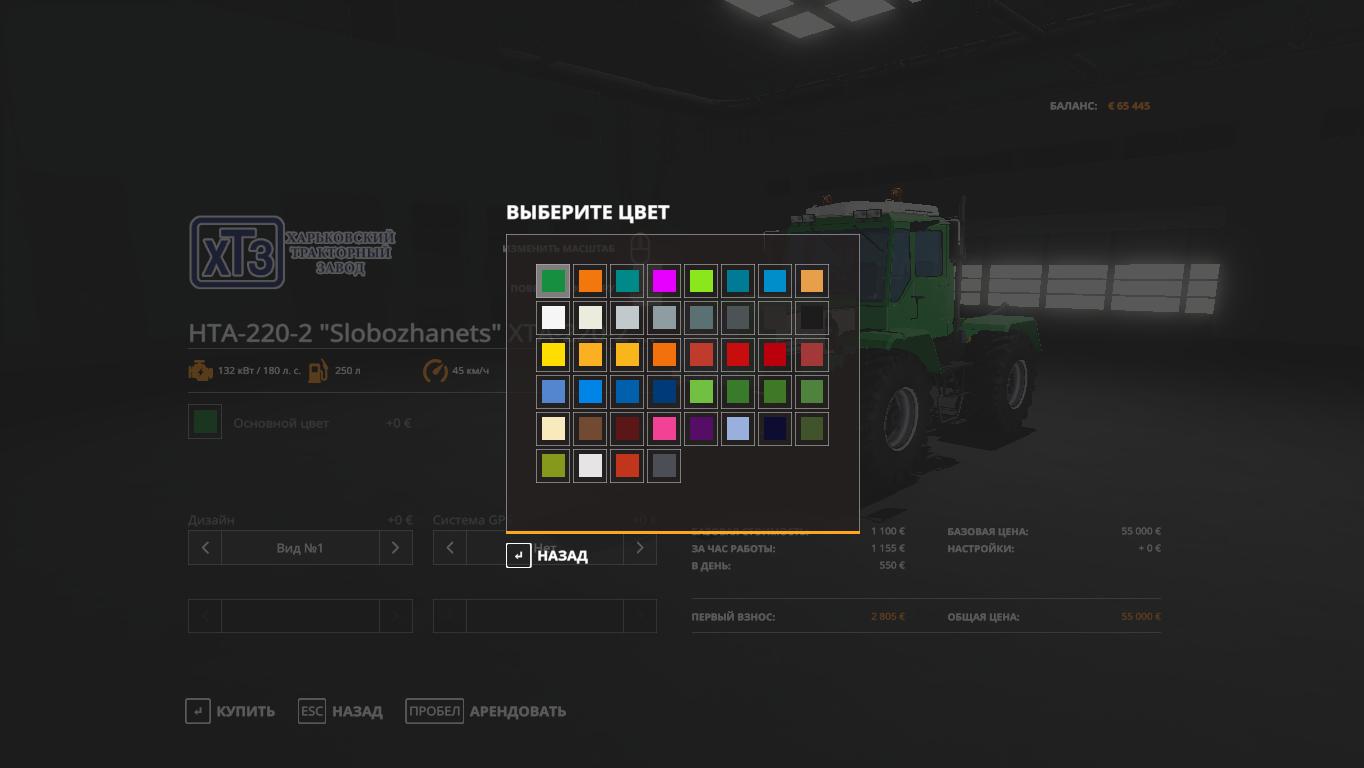Choose the bright yellow color swatch
The image size is (1364, 768).
[553, 354]
